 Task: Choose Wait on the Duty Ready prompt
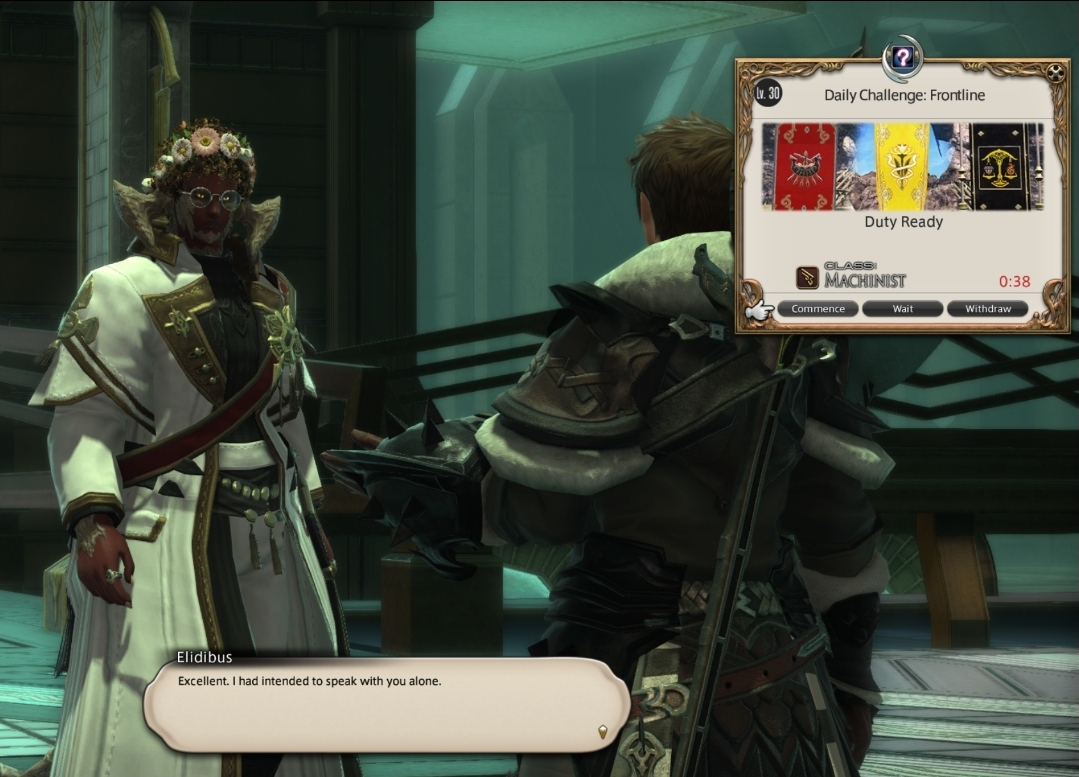click(902, 309)
